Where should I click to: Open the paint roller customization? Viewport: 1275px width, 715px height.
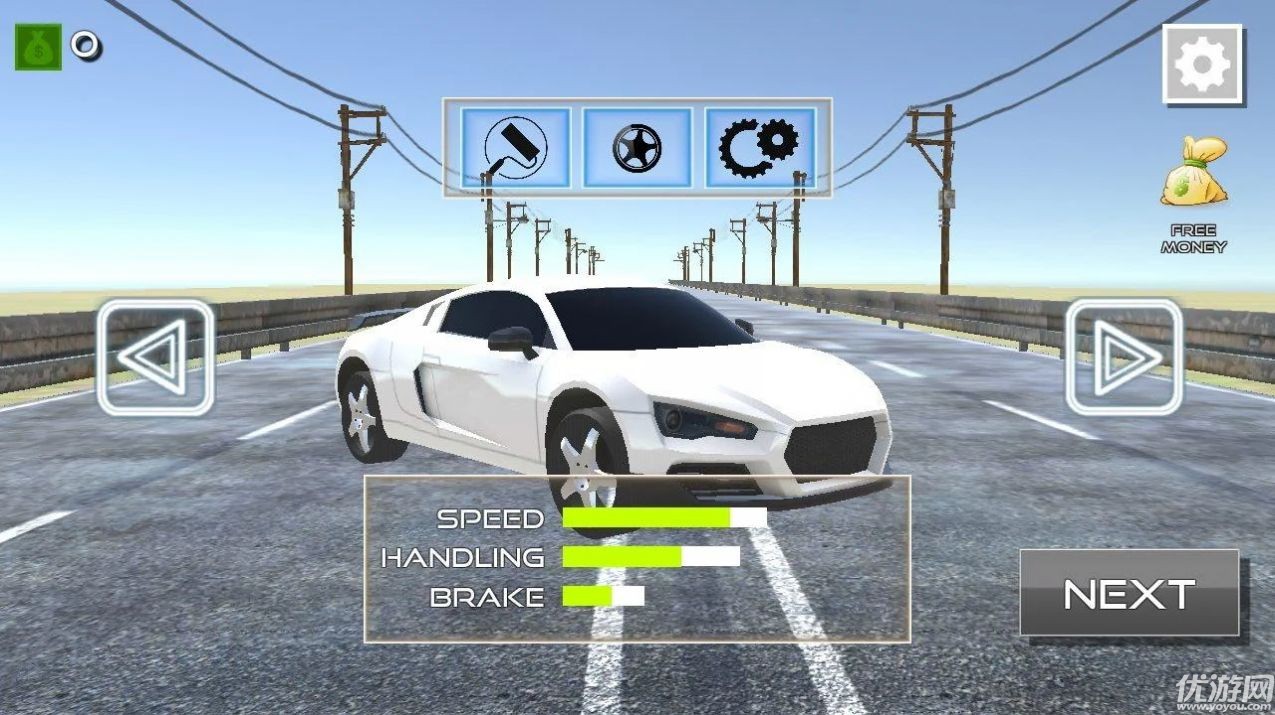[515, 148]
